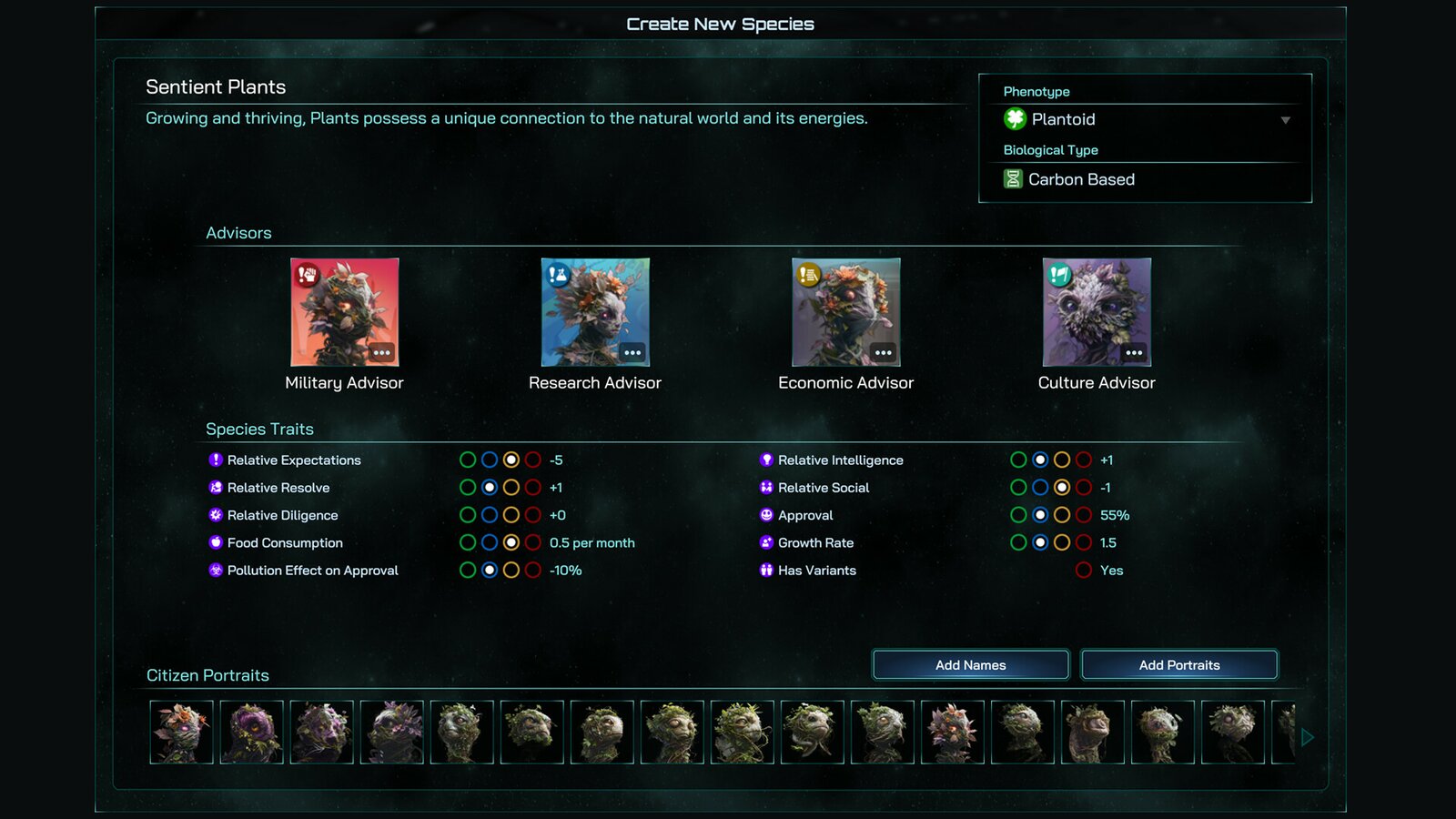Click the Carbon Based DNA icon
This screenshot has height=819, width=1456.
tap(1013, 178)
